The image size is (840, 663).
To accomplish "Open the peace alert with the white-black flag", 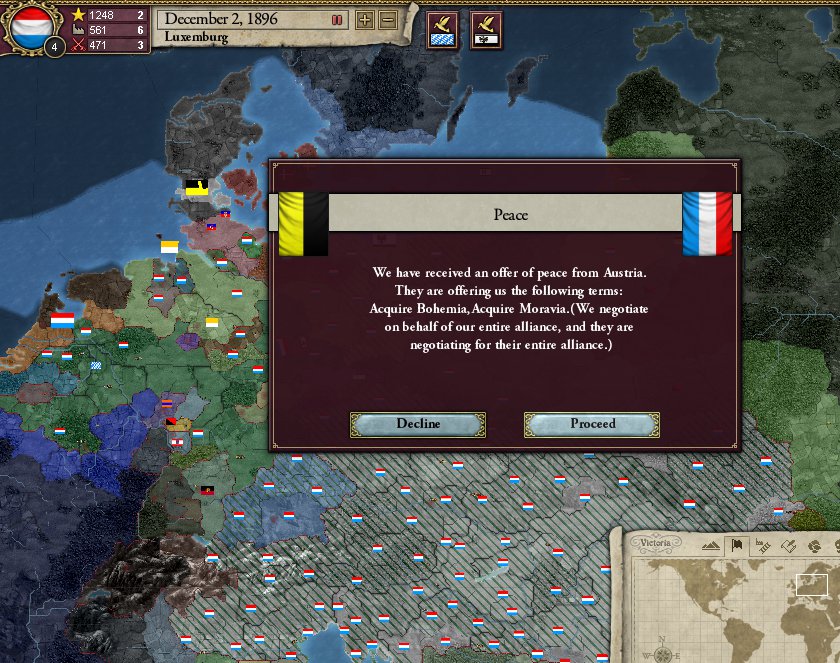I will pyautogui.click(x=486, y=31).
